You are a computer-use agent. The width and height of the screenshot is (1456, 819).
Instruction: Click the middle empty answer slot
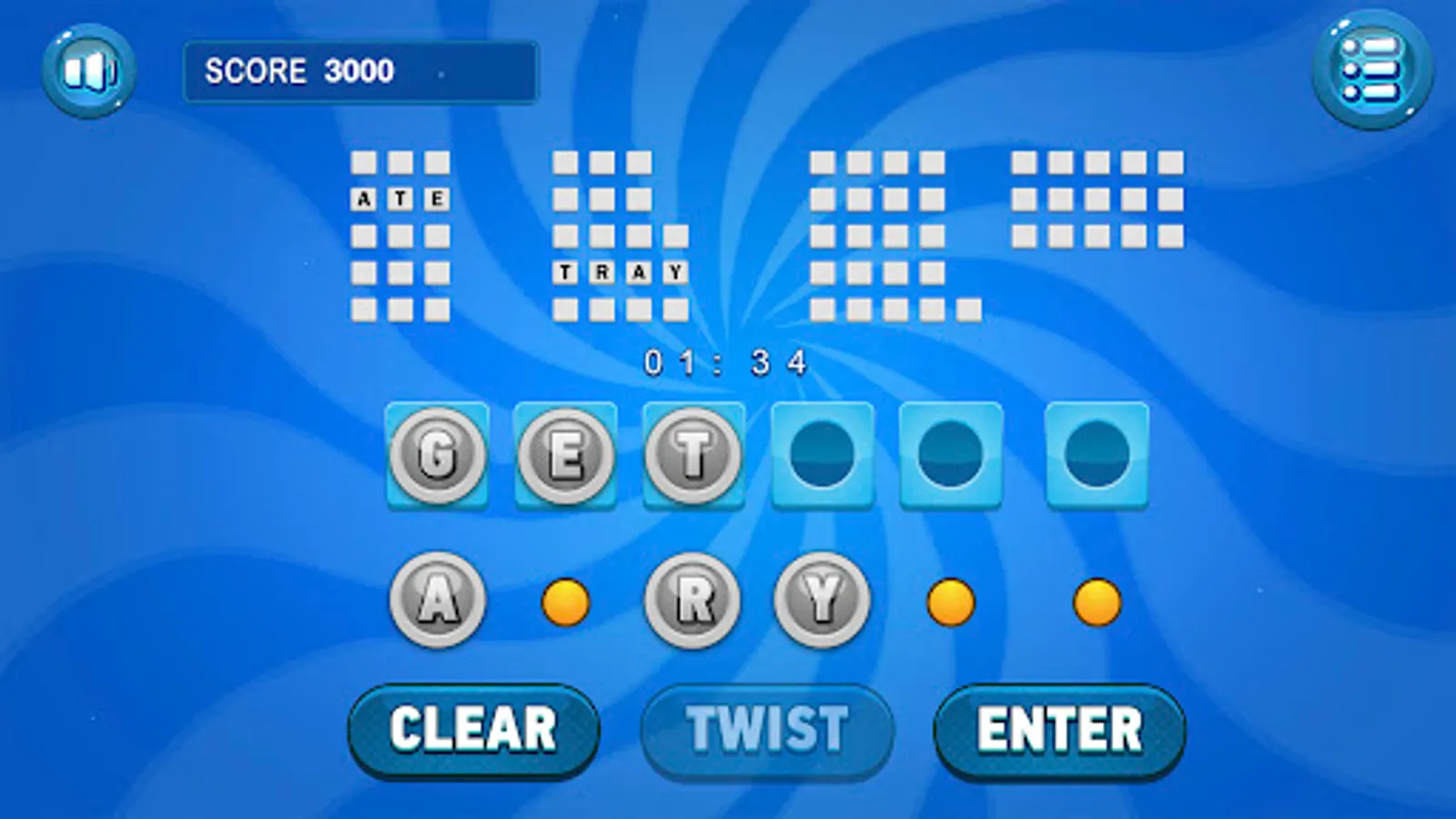tap(950, 452)
